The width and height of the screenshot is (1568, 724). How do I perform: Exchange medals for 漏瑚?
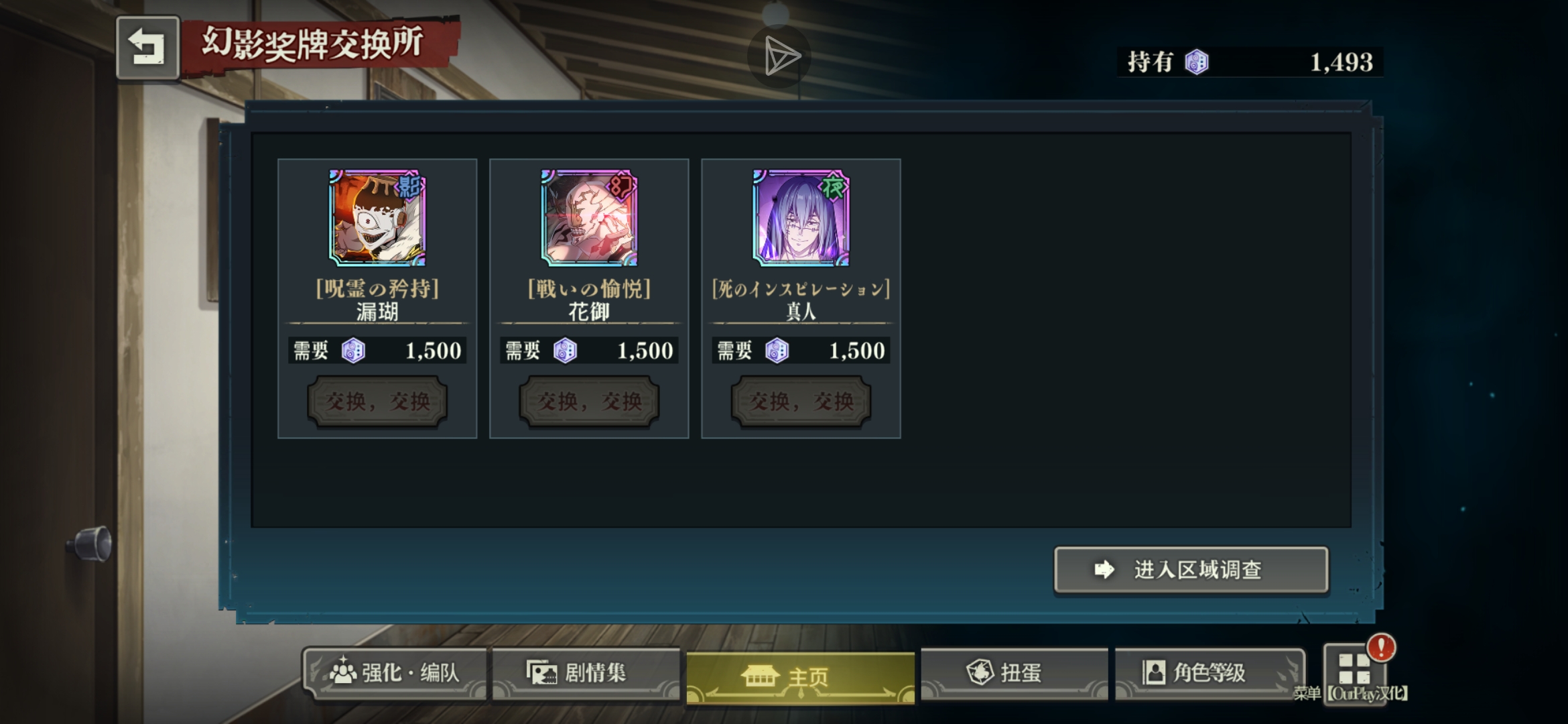click(x=377, y=402)
